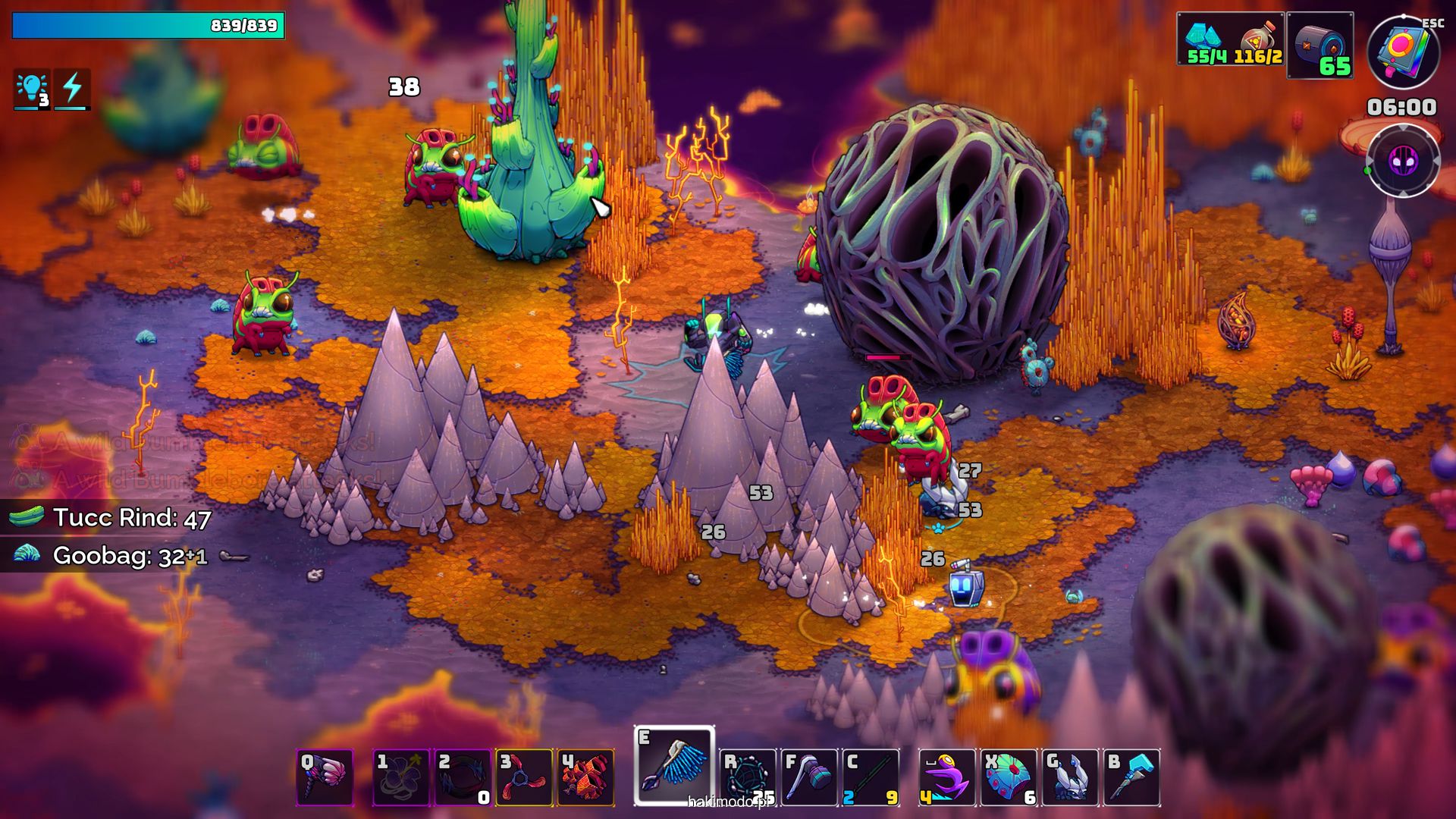The image size is (1456, 819).
Task: Select the hammer tool in slot F
Action: point(809,777)
